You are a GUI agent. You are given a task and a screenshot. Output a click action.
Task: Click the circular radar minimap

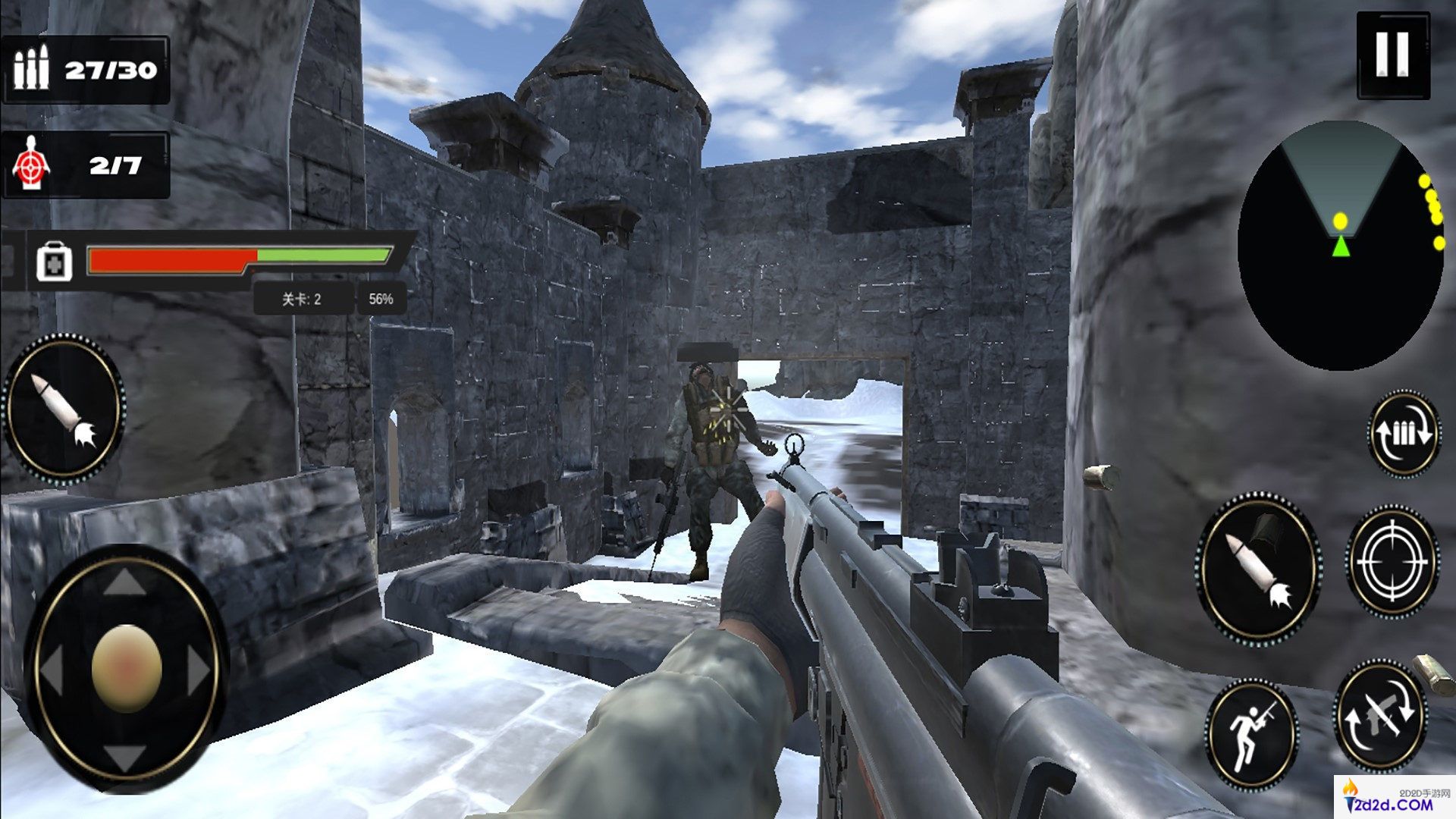[x=1341, y=246]
